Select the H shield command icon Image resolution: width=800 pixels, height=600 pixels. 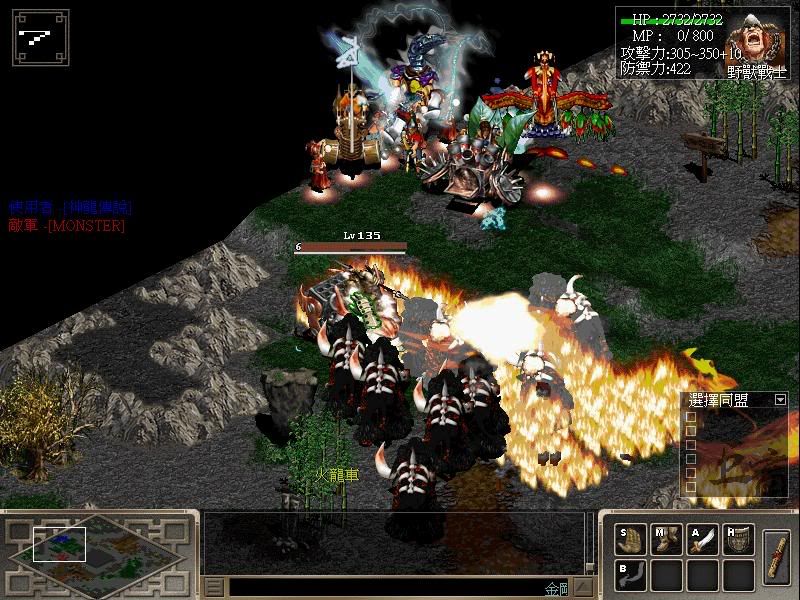(739, 540)
